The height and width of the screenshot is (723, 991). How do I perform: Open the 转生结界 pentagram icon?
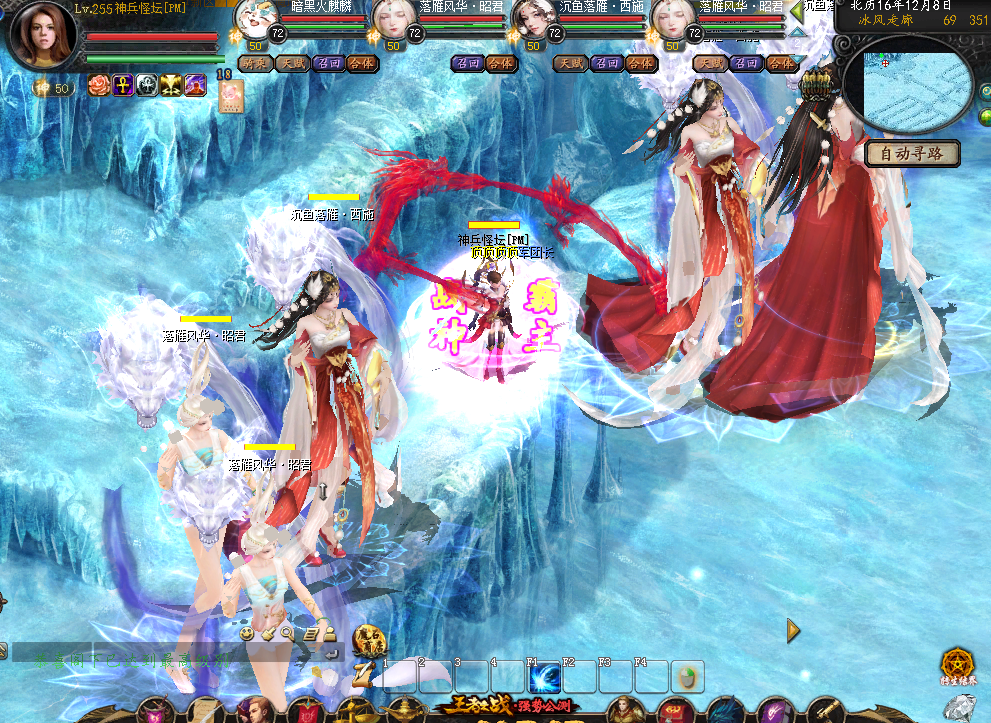(x=957, y=664)
